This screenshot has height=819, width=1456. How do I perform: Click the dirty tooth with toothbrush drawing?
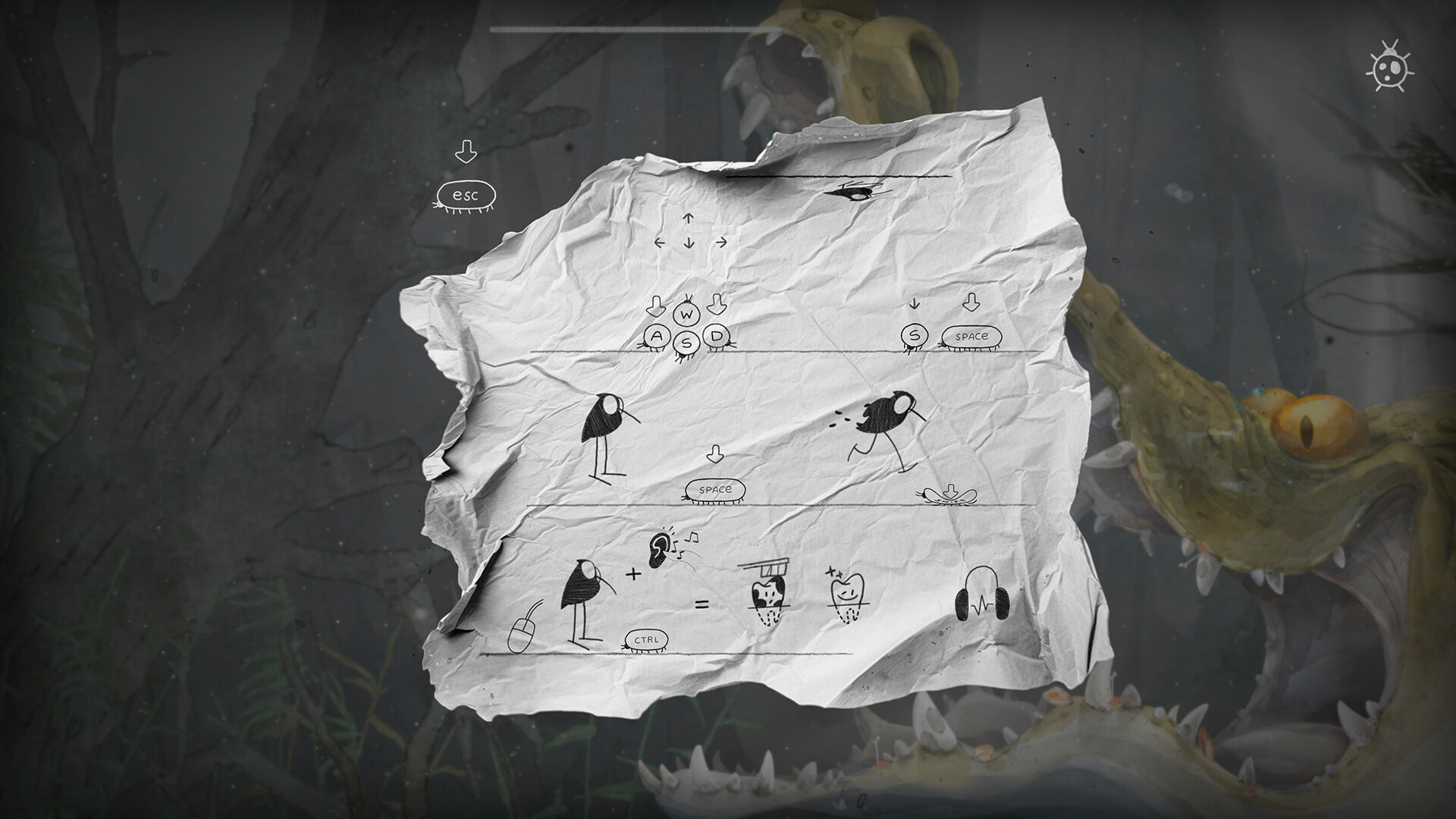768,595
